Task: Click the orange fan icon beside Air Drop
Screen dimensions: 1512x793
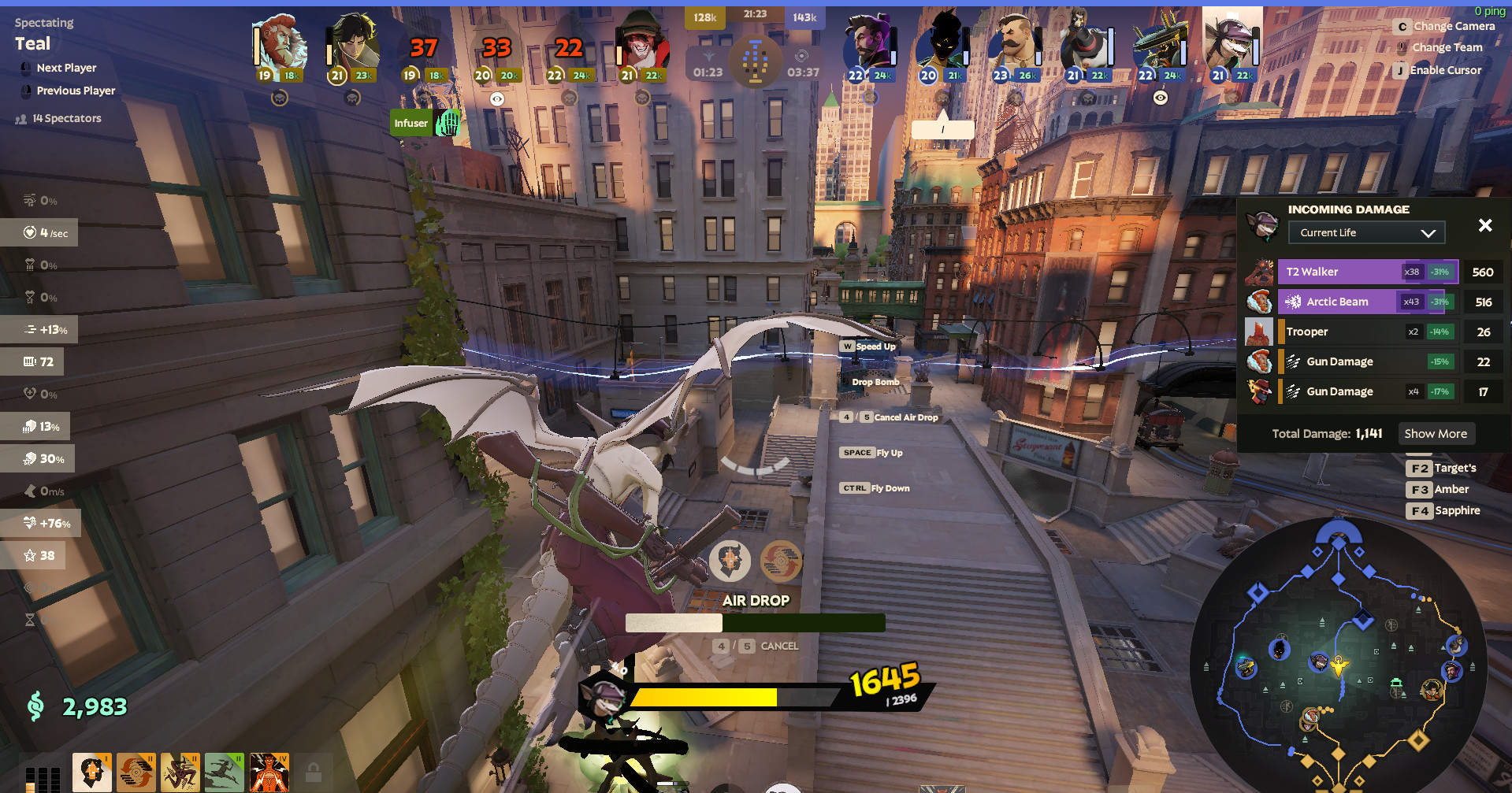Action: pos(780,561)
